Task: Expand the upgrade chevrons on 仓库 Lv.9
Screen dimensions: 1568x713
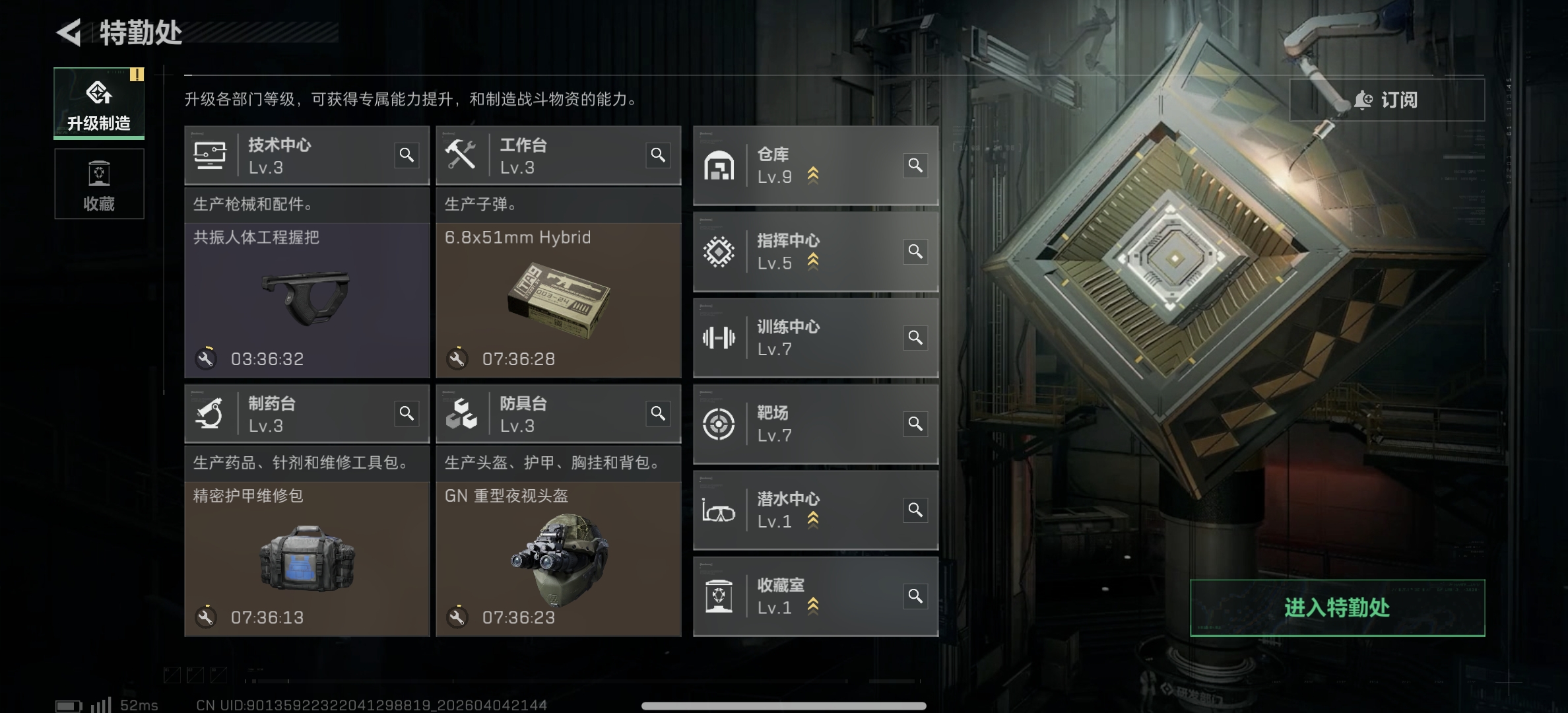Action: click(x=812, y=174)
